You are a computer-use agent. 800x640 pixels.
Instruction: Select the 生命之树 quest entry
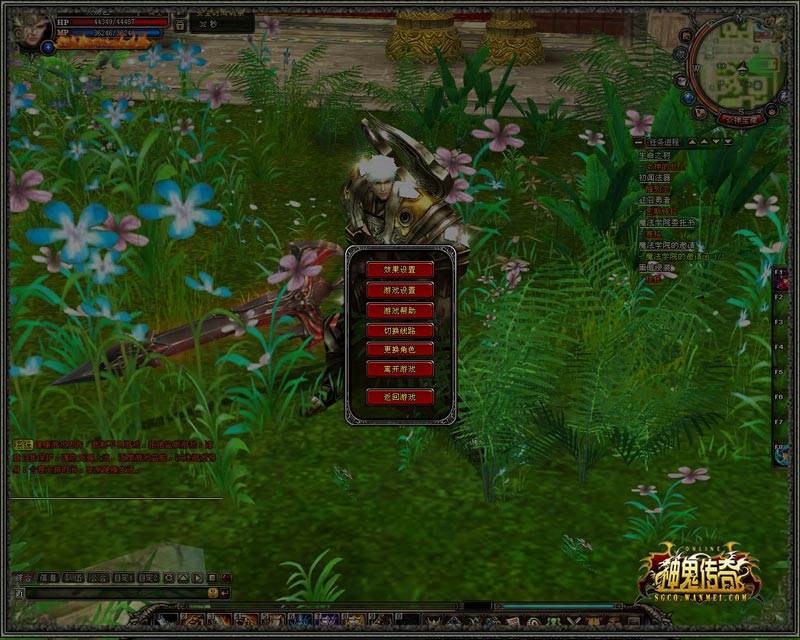[x=654, y=154]
